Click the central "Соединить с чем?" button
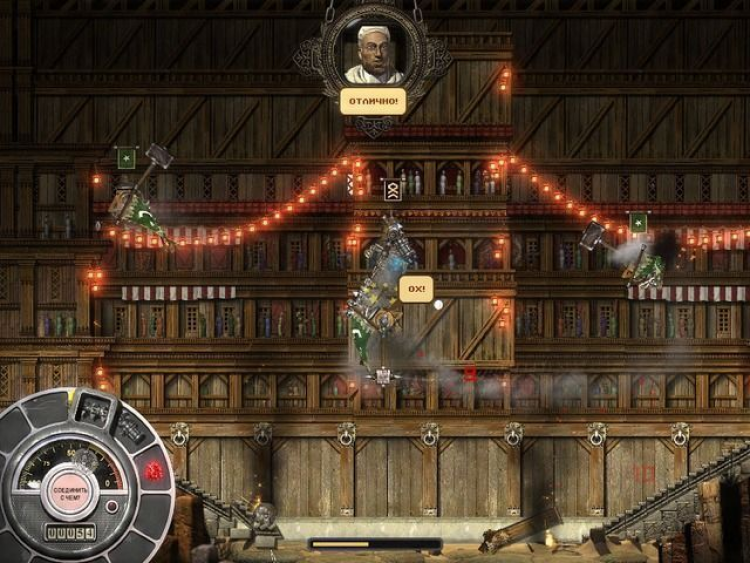The width and height of the screenshot is (750, 563). coord(68,490)
